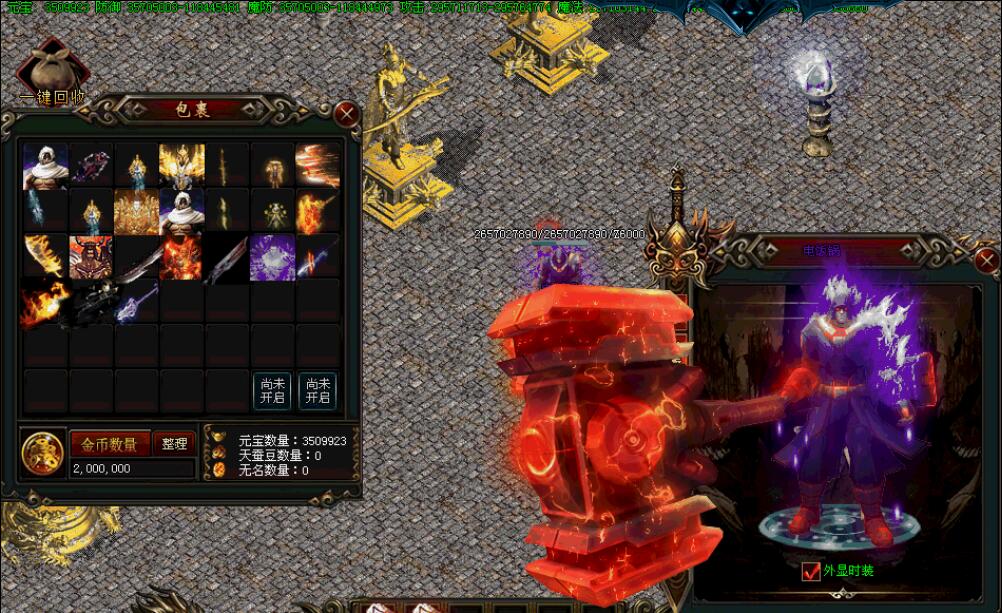Viewport: 1002px width, 613px height.
Task: Close the 包裹 inventory panel
Action: (346, 113)
